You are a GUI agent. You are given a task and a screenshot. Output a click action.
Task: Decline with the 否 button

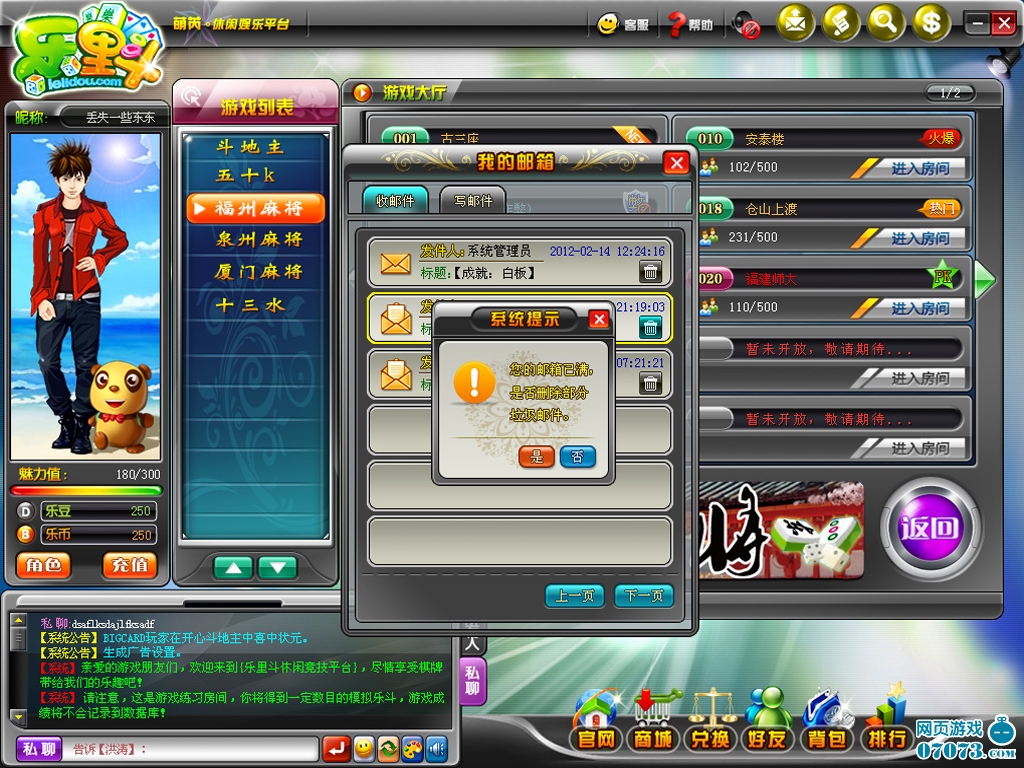pos(577,456)
